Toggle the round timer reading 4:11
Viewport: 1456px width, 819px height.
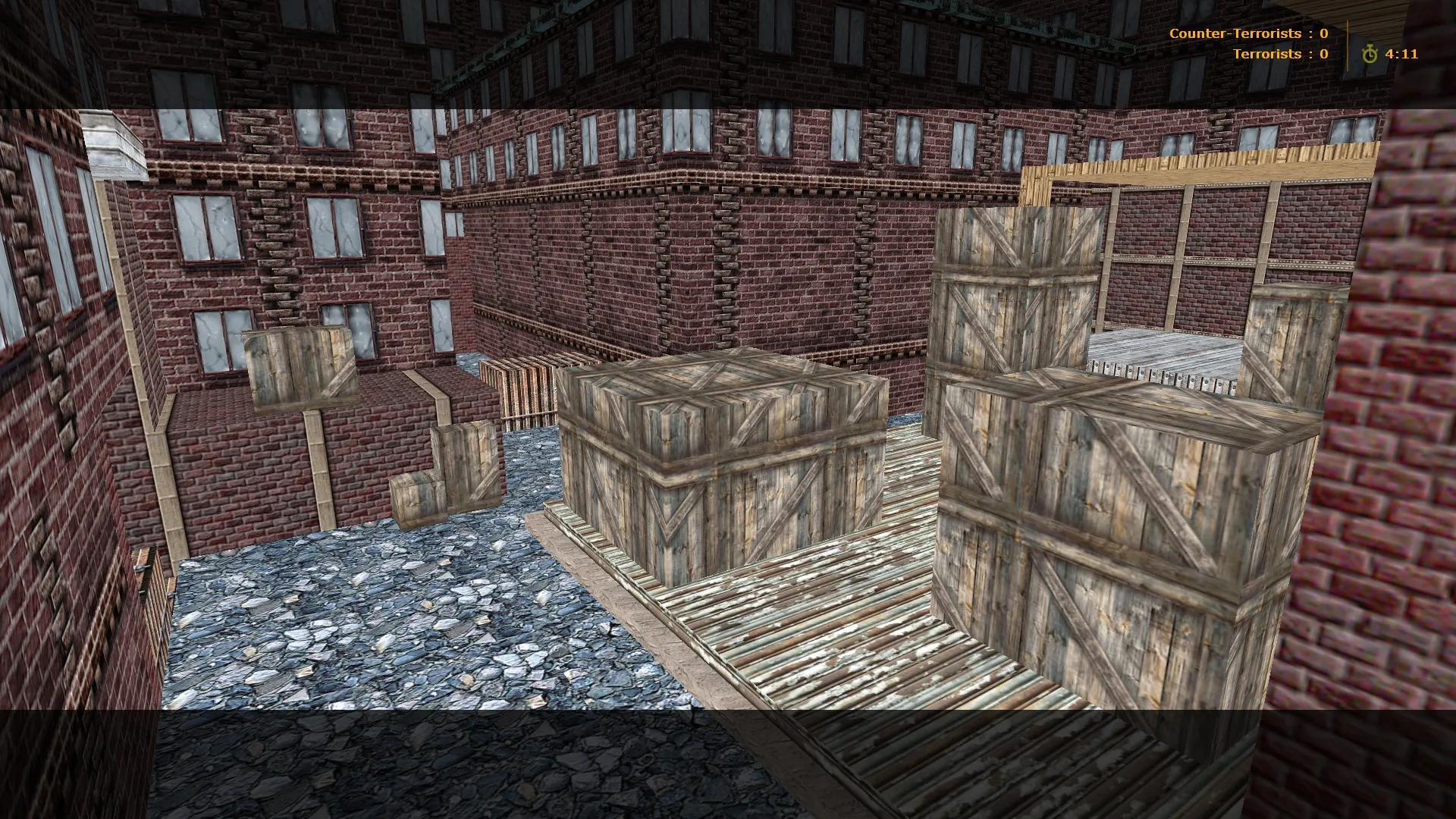point(1400,54)
